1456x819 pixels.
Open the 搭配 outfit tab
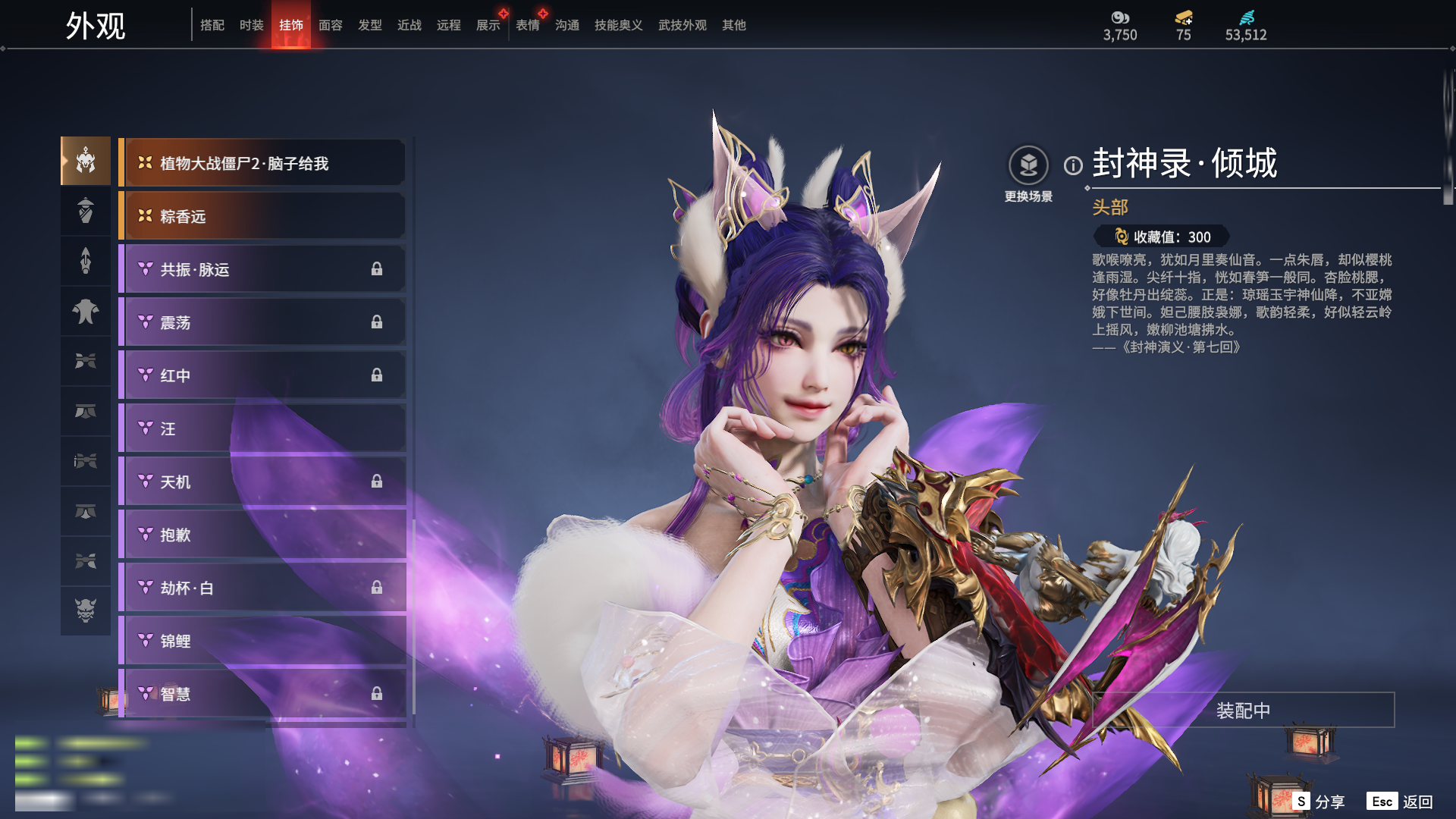[x=212, y=25]
